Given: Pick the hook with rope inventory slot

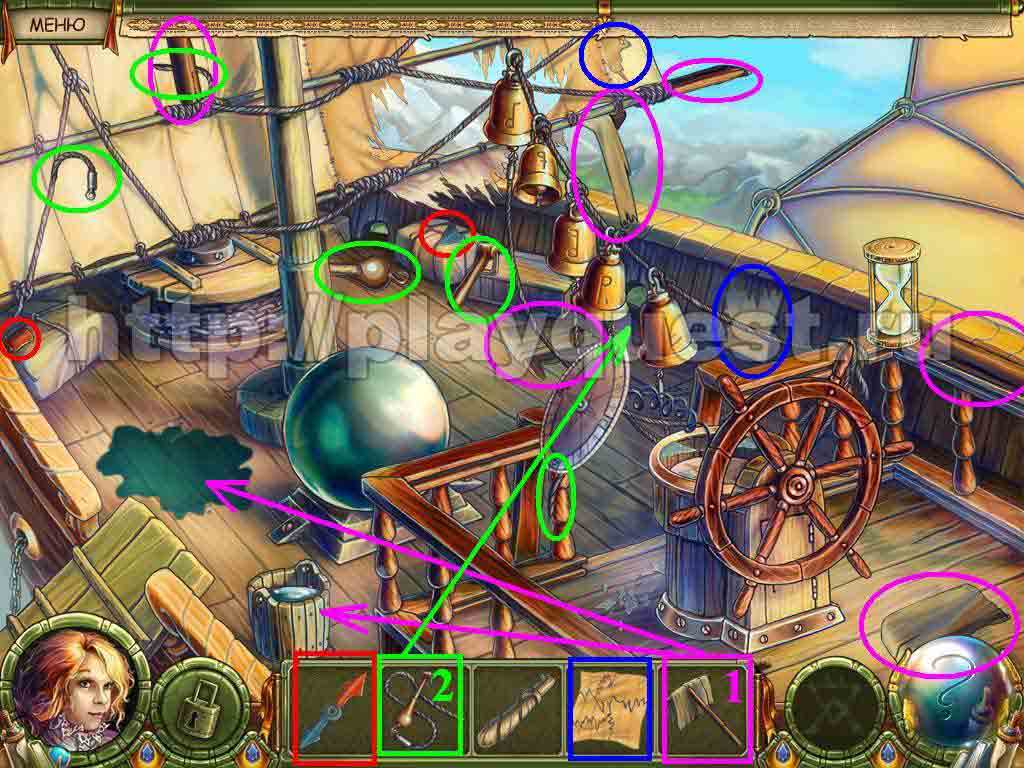Looking at the screenshot, I should point(420,706).
